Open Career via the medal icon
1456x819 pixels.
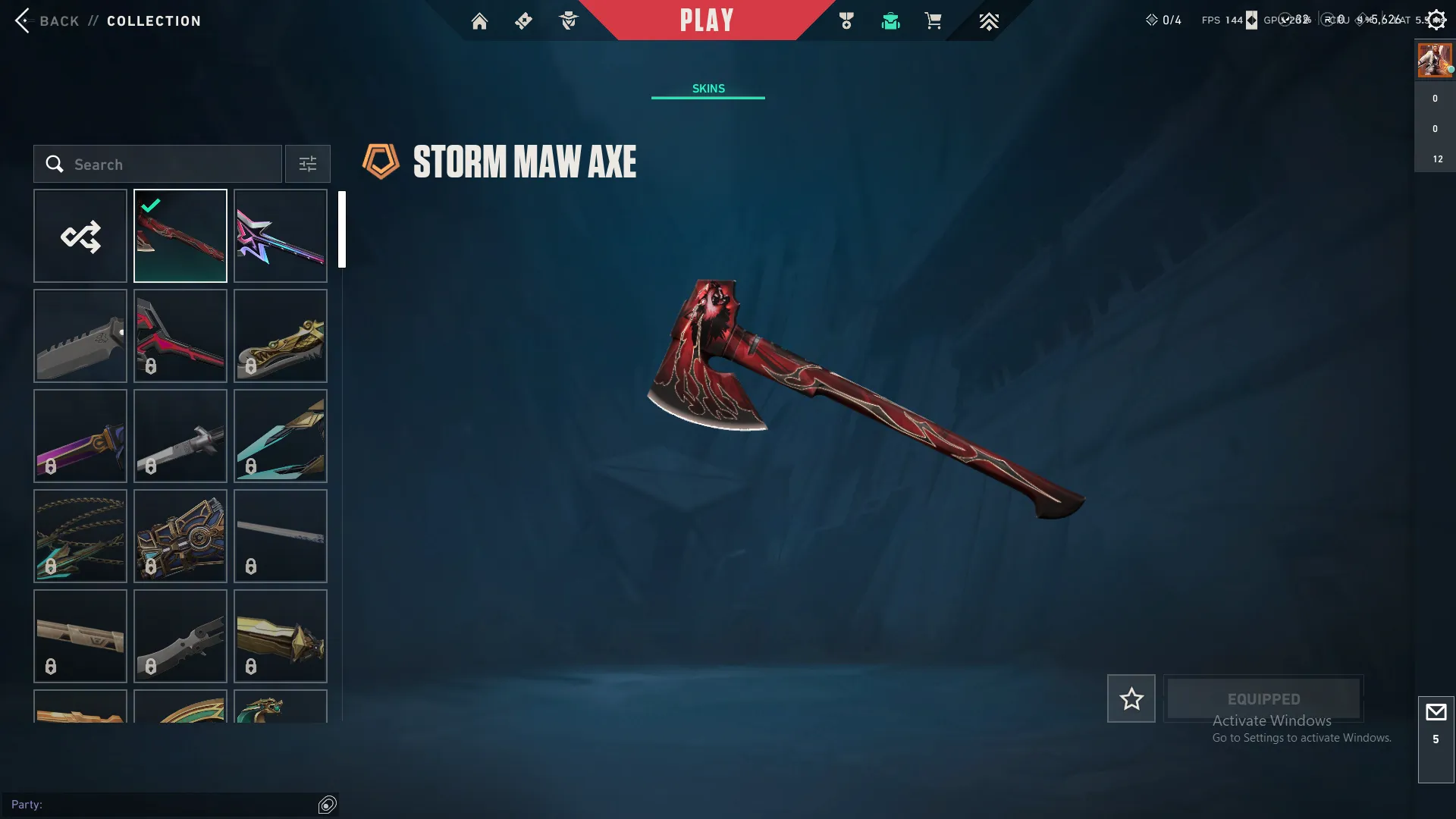pyautogui.click(x=846, y=20)
